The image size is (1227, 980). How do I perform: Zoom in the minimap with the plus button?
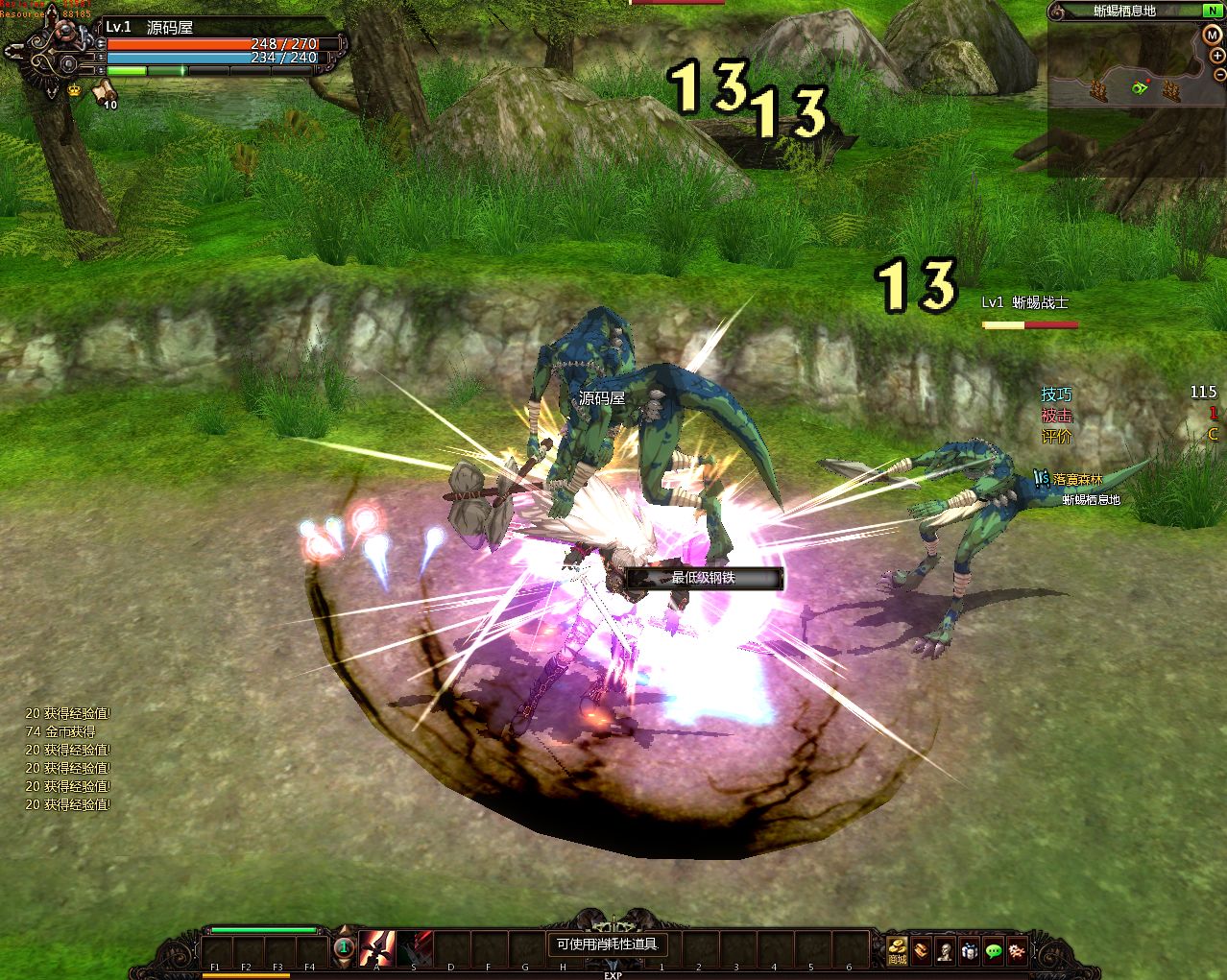coord(1217,56)
